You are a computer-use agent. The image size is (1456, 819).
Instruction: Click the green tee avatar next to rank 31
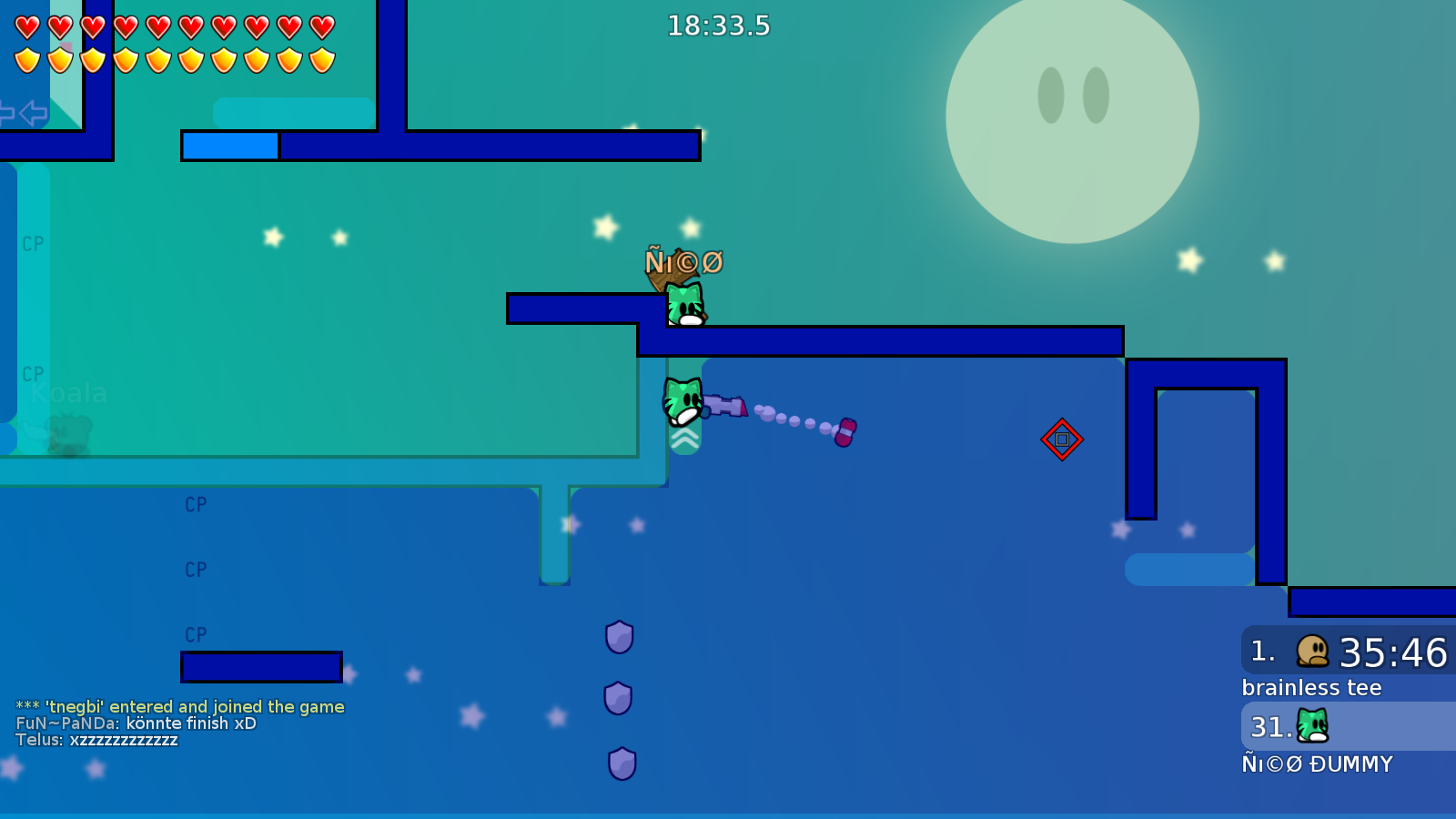click(x=1311, y=726)
